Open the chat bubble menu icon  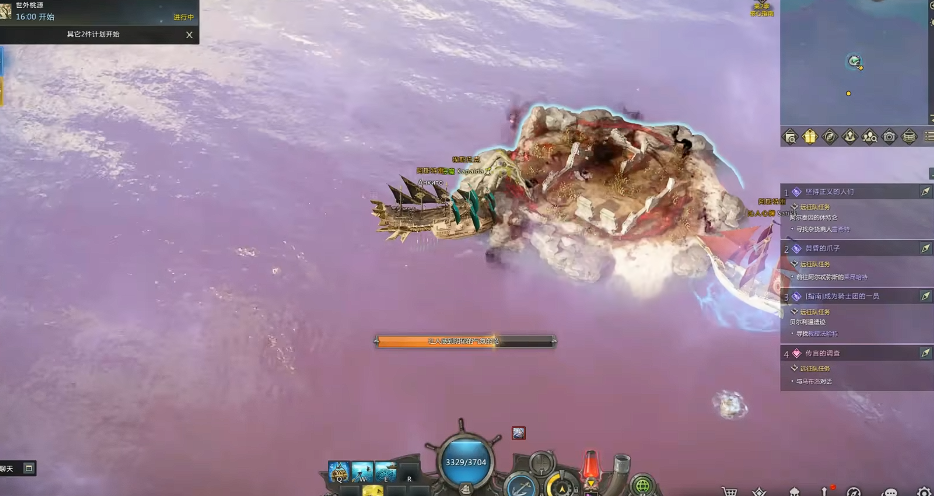click(890, 491)
